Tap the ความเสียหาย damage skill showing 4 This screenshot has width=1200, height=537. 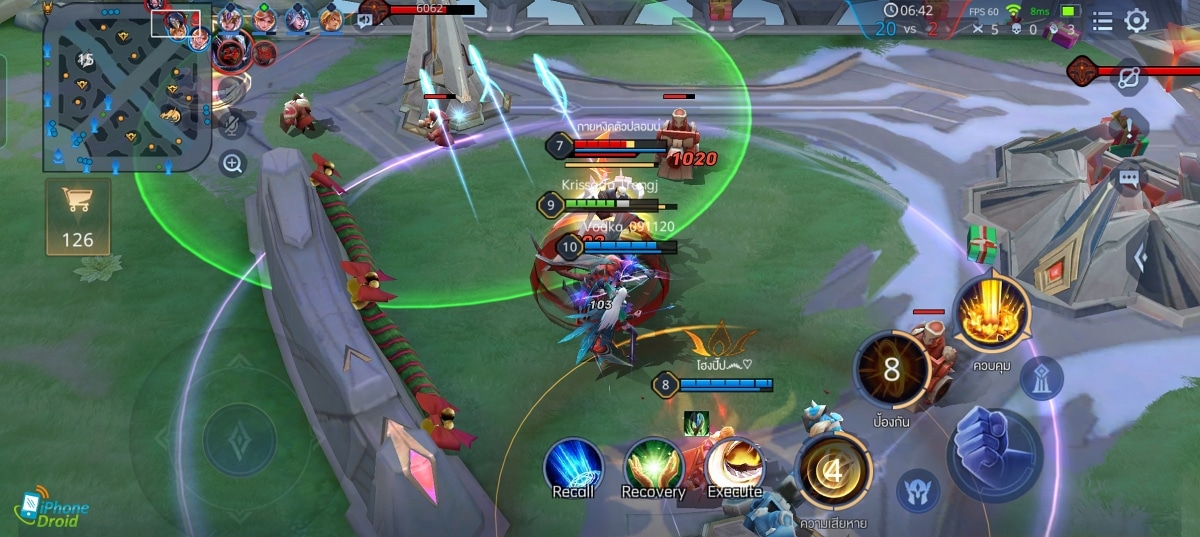pos(835,470)
